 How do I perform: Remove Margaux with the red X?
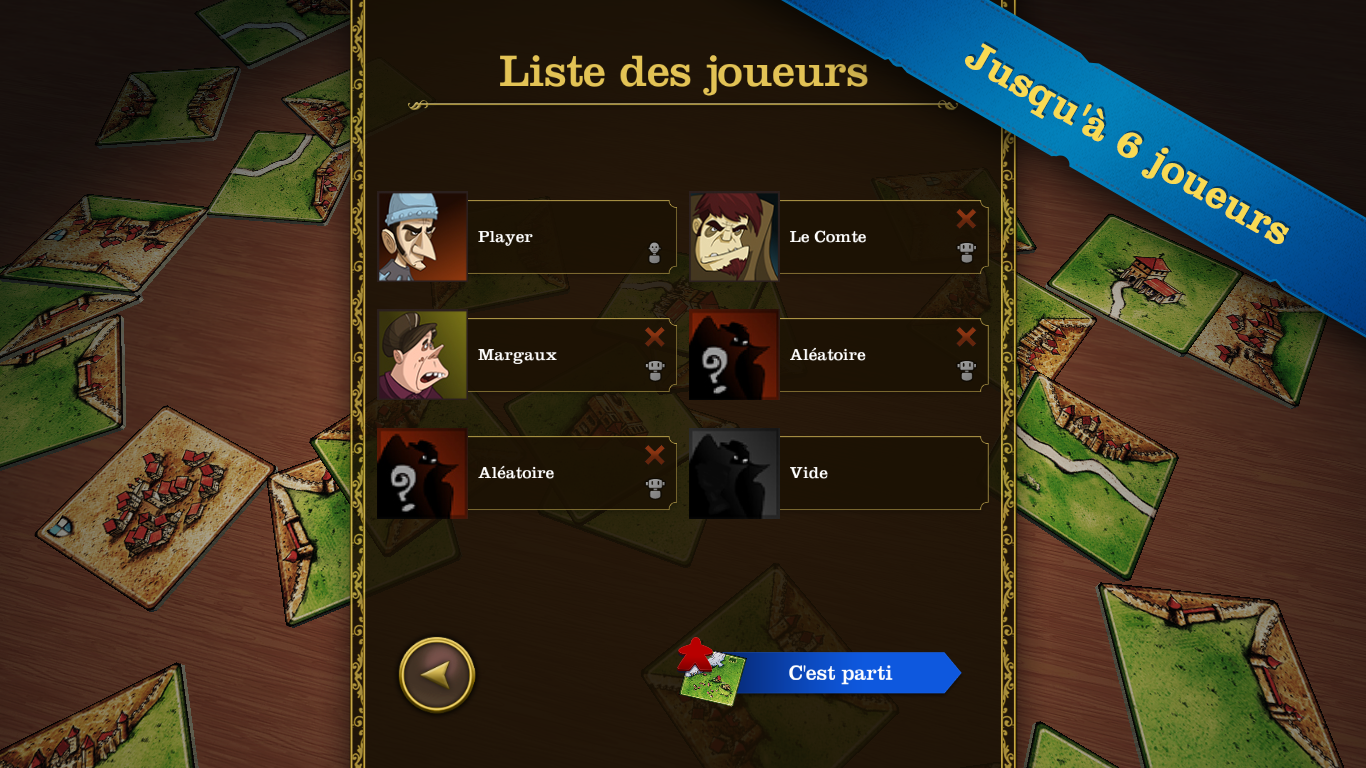click(x=655, y=338)
